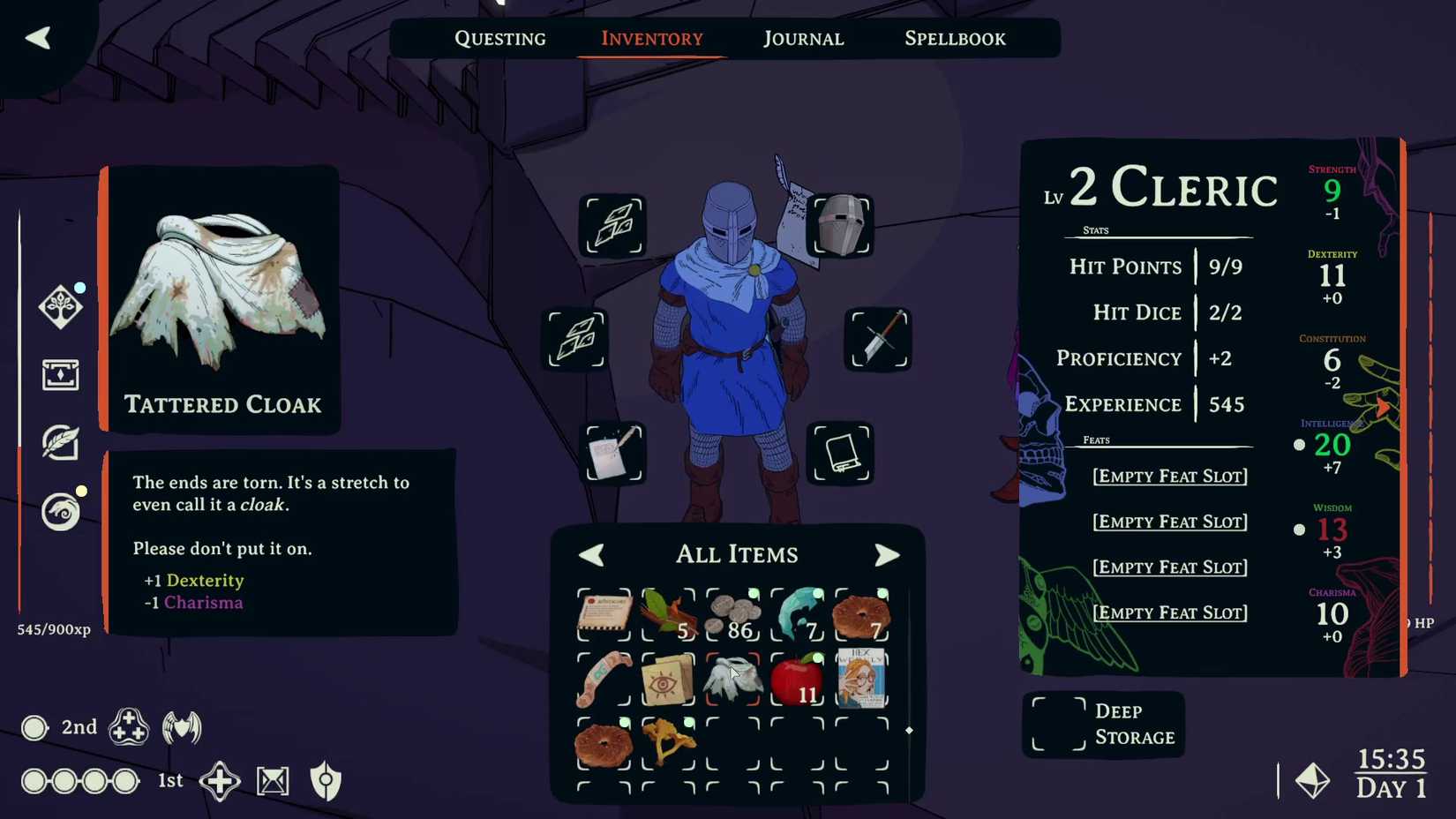Image resolution: width=1456 pixels, height=819 pixels.
Task: Toggle the 2nd level spell slot circle
Action: tap(34, 727)
